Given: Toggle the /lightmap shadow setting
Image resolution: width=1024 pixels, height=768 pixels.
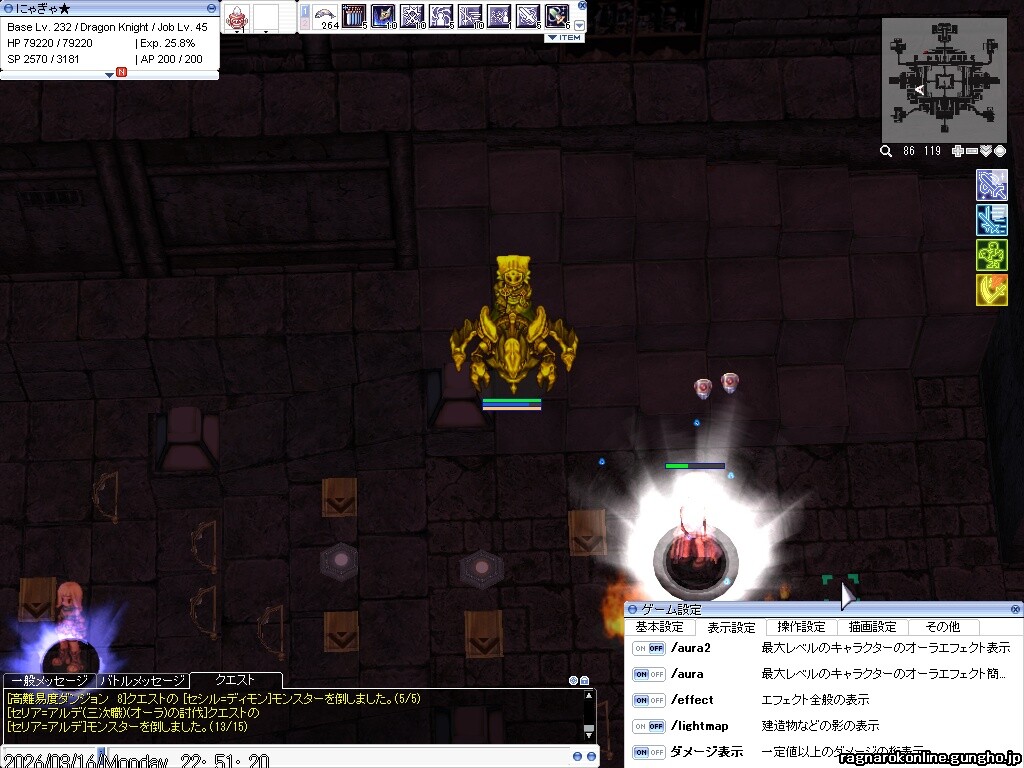Looking at the screenshot, I should pos(648,726).
